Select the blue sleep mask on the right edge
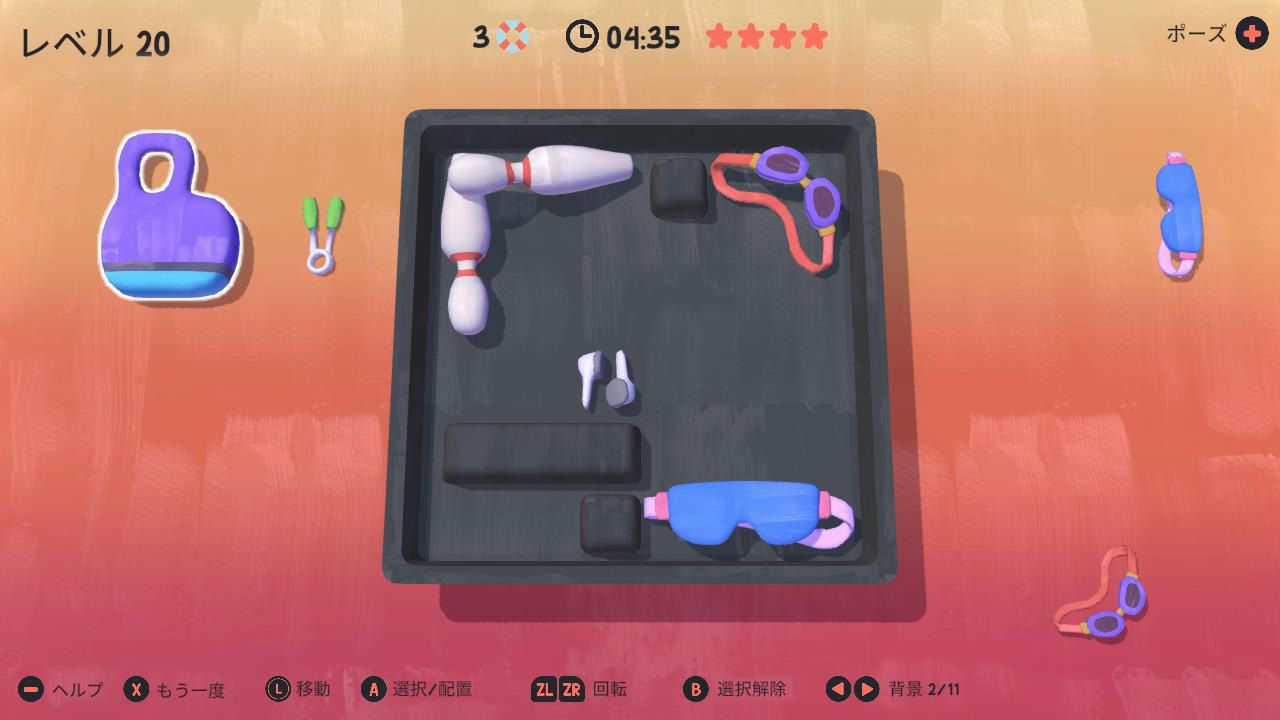 pyautogui.click(x=1180, y=205)
